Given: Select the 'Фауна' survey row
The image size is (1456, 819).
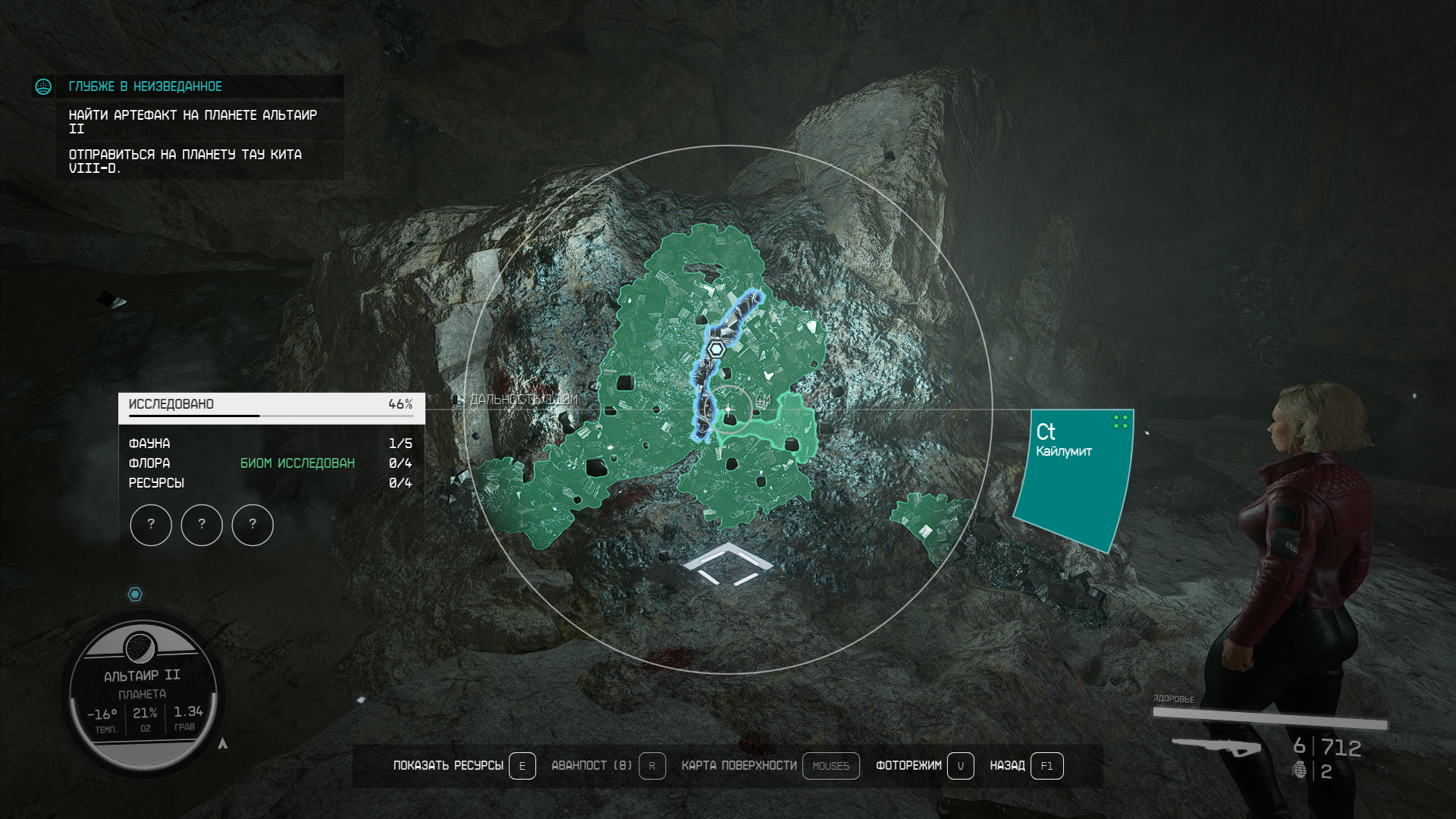Looking at the screenshot, I should click(x=271, y=444).
